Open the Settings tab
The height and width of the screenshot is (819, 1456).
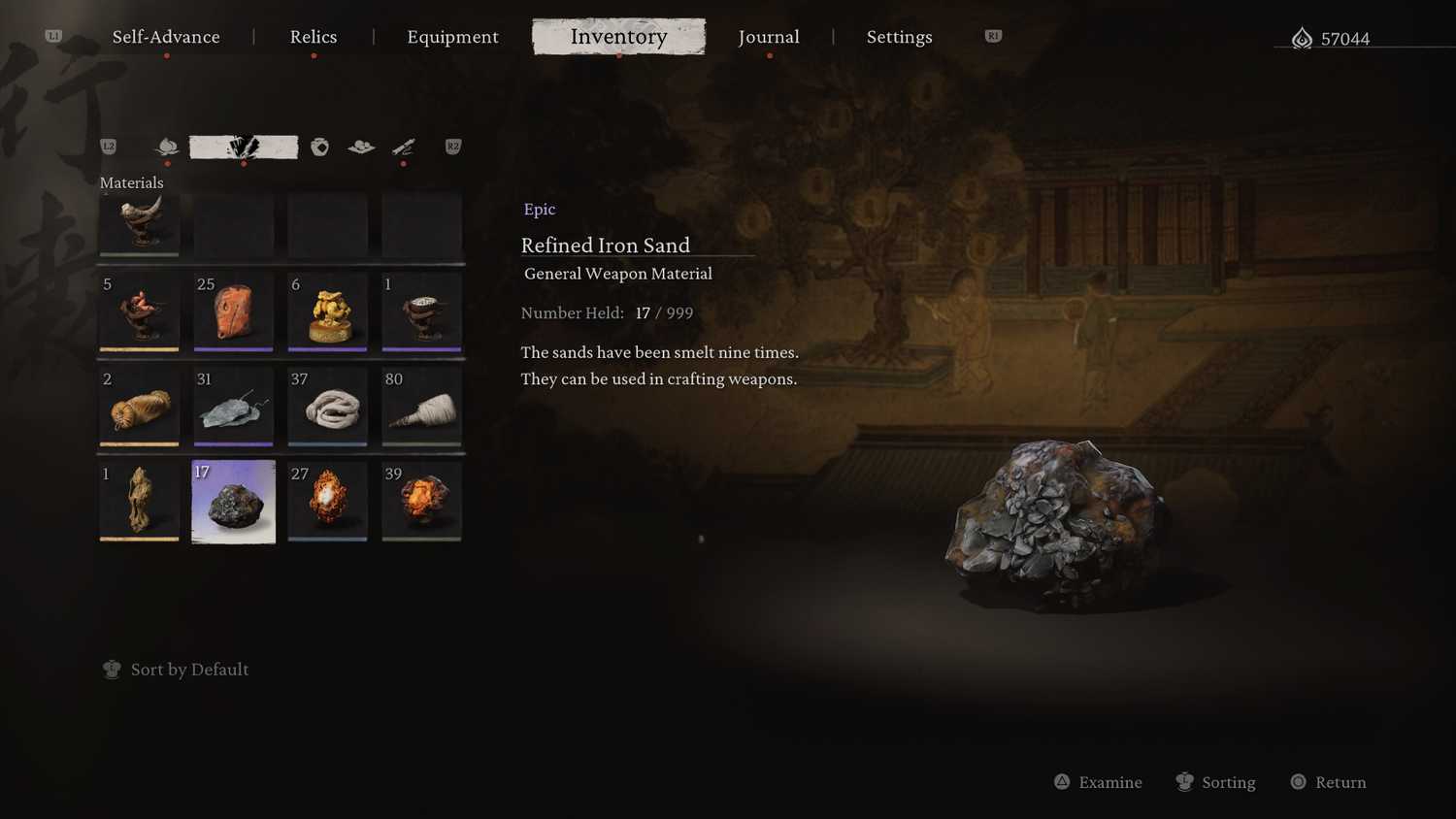point(899,37)
